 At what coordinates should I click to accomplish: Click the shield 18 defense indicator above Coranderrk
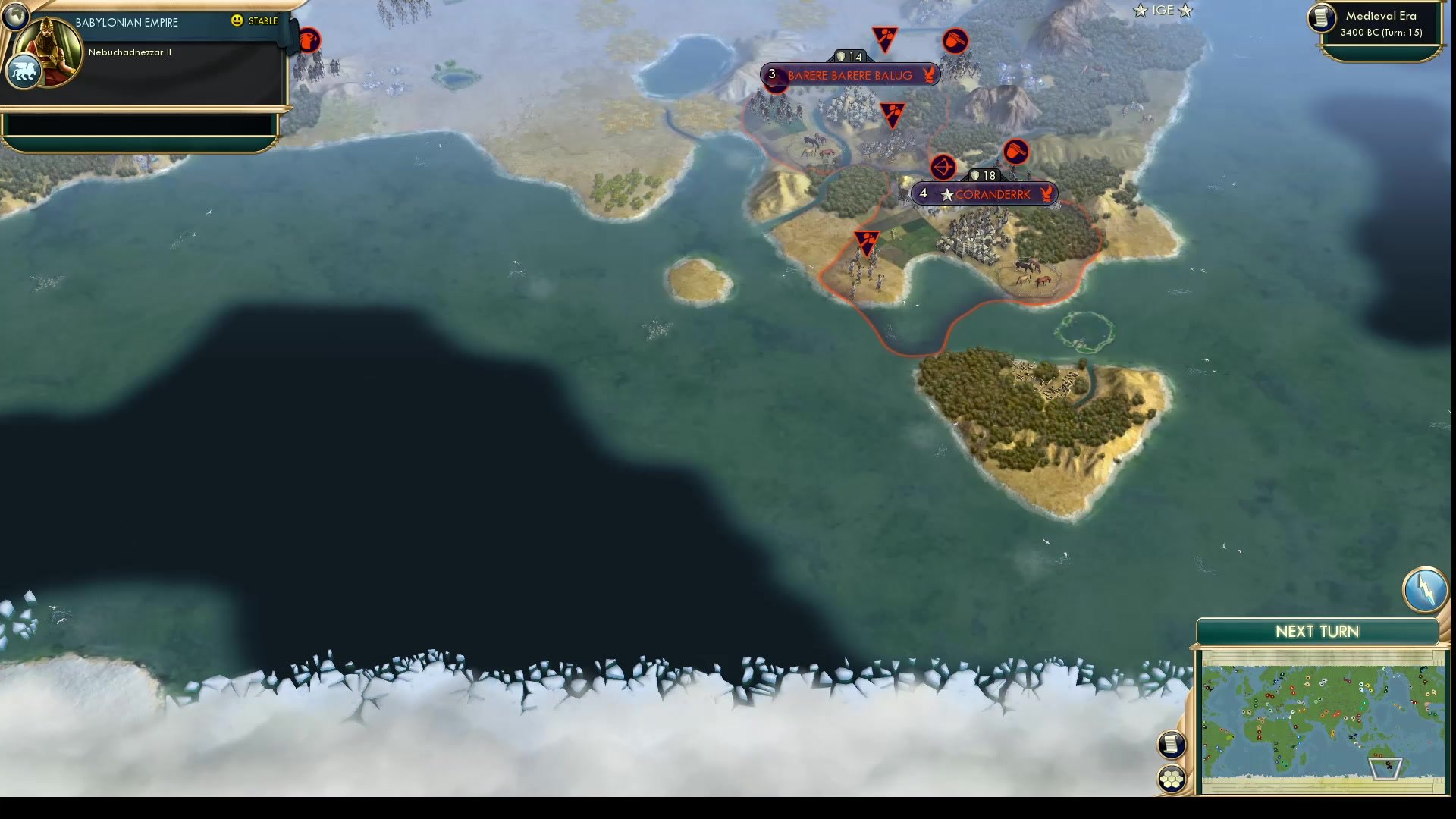tap(982, 175)
